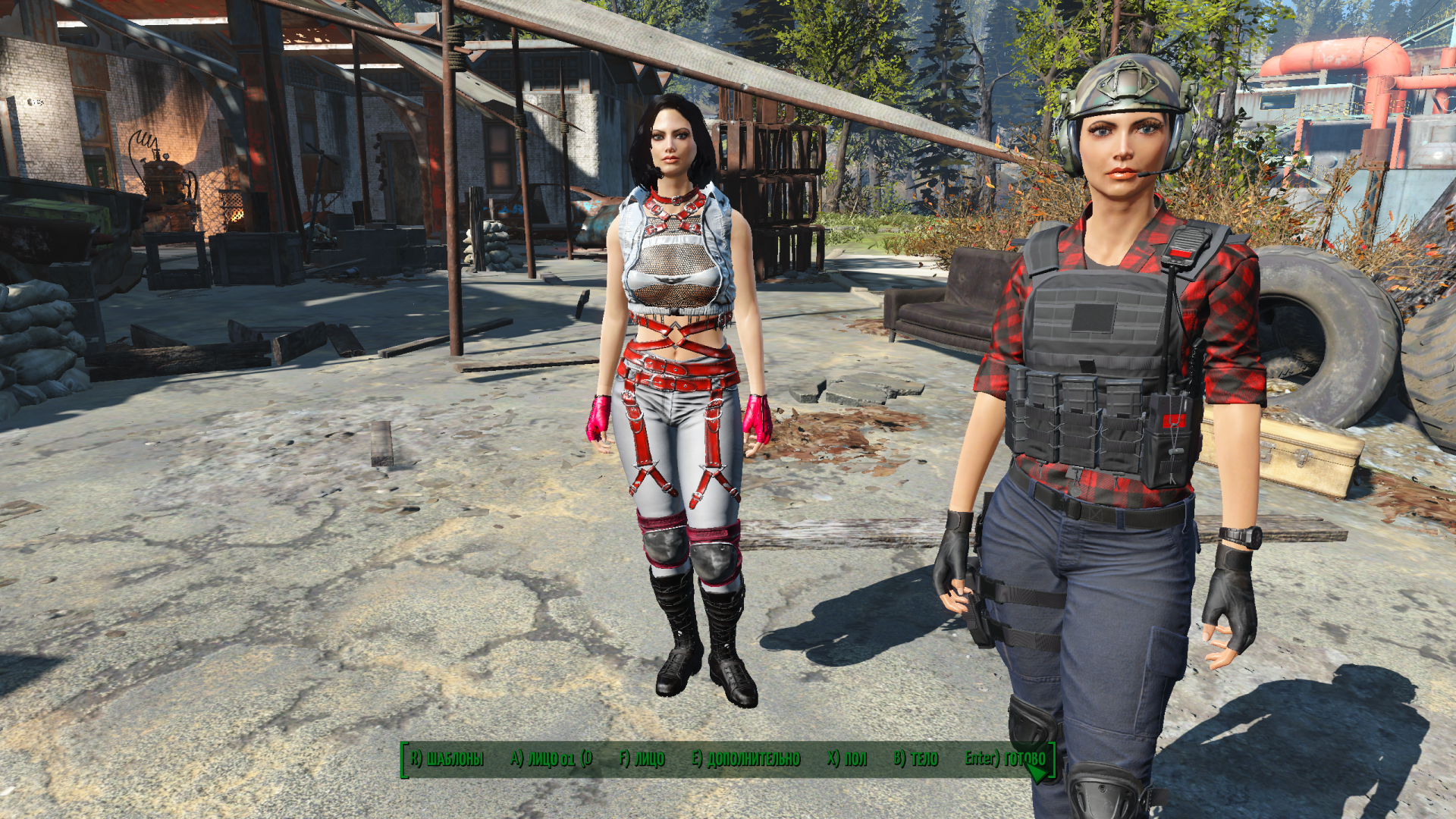Confirm character with ГОТОВО
The height and width of the screenshot is (819, 1456).
click(1005, 758)
